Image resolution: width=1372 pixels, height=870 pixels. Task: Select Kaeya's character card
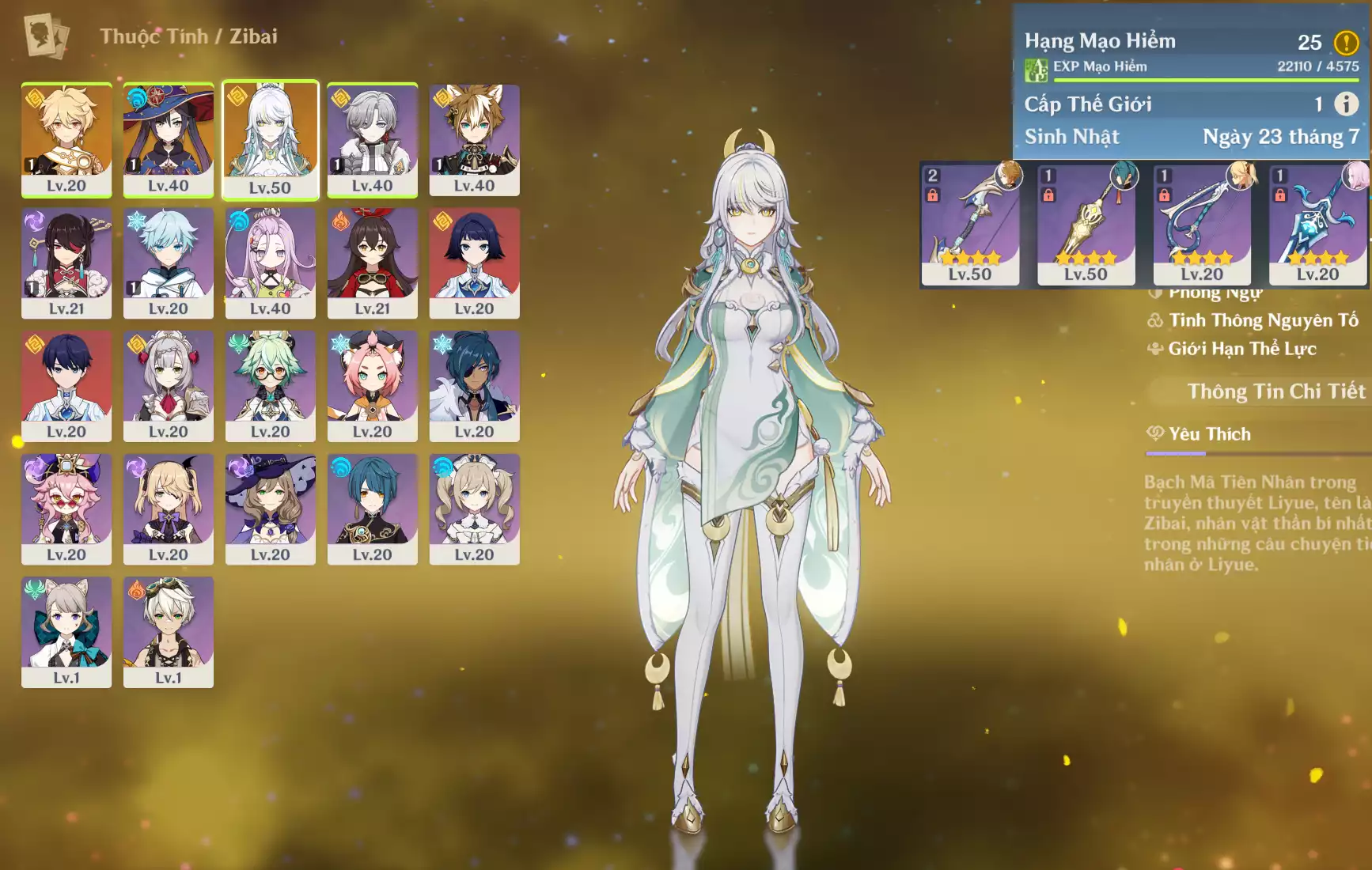474,386
